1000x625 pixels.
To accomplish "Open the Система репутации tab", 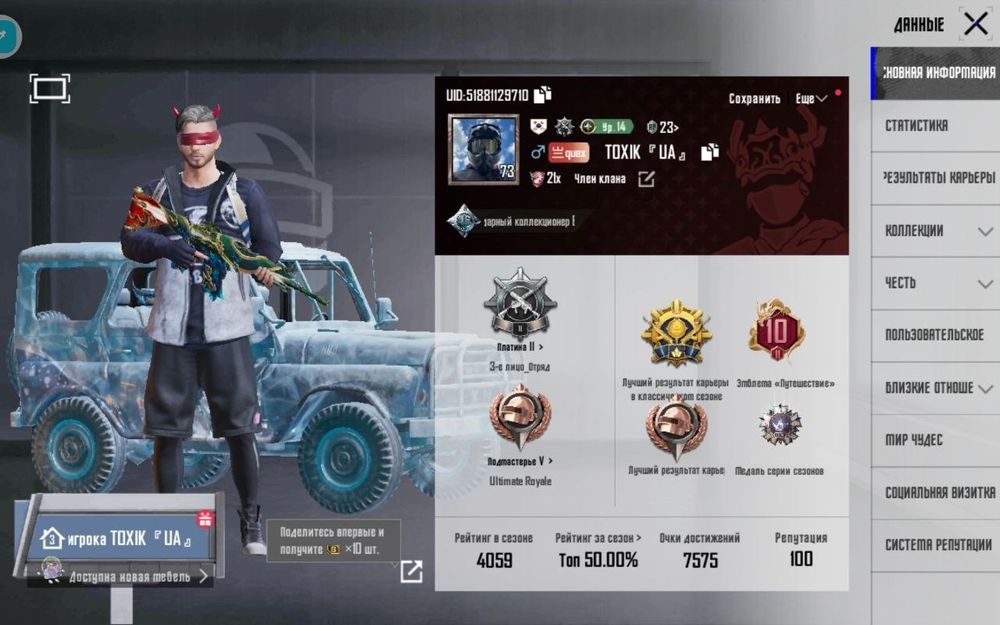I will (938, 545).
